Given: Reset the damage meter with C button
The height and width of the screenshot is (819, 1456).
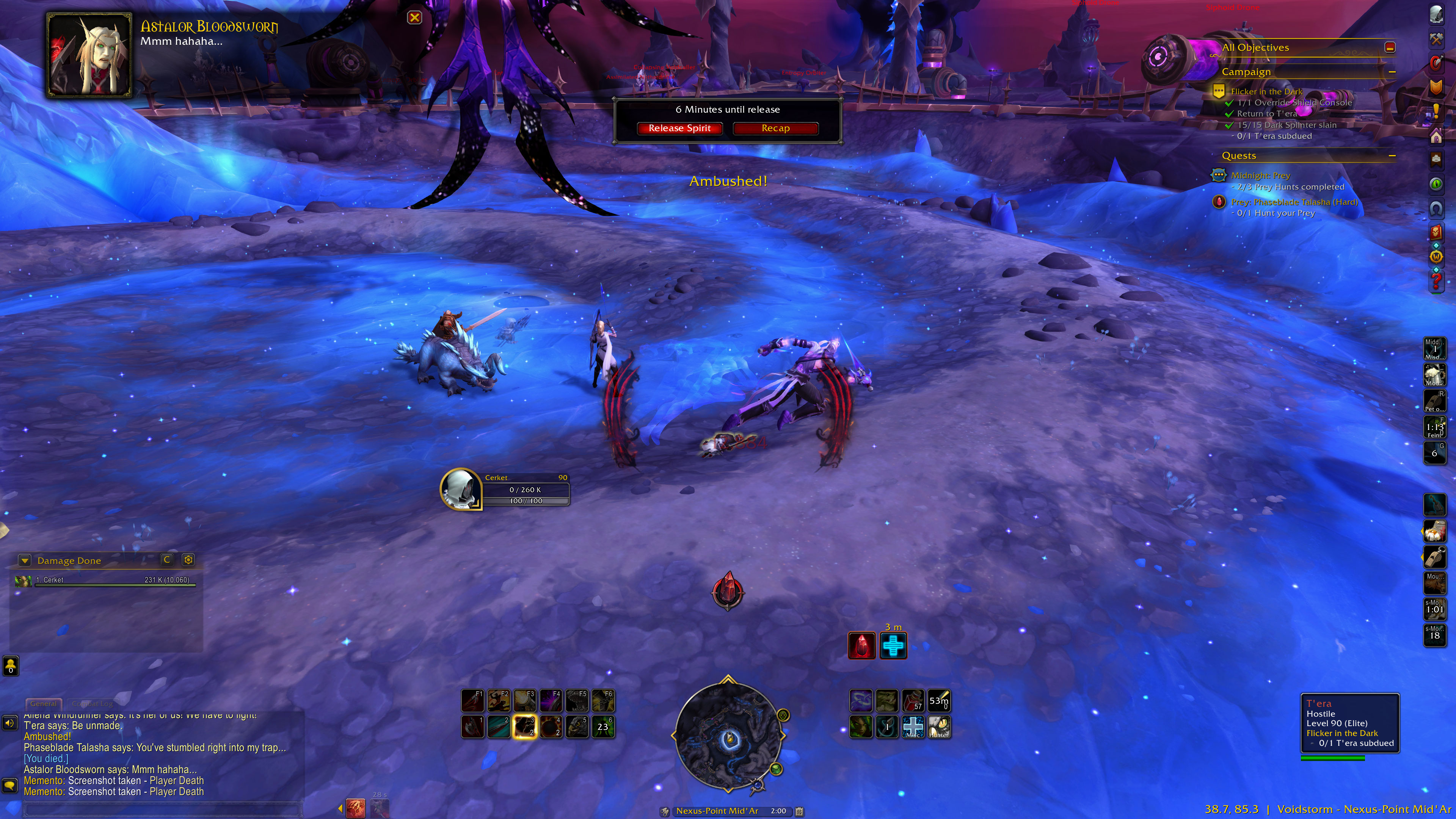Looking at the screenshot, I should (x=167, y=560).
